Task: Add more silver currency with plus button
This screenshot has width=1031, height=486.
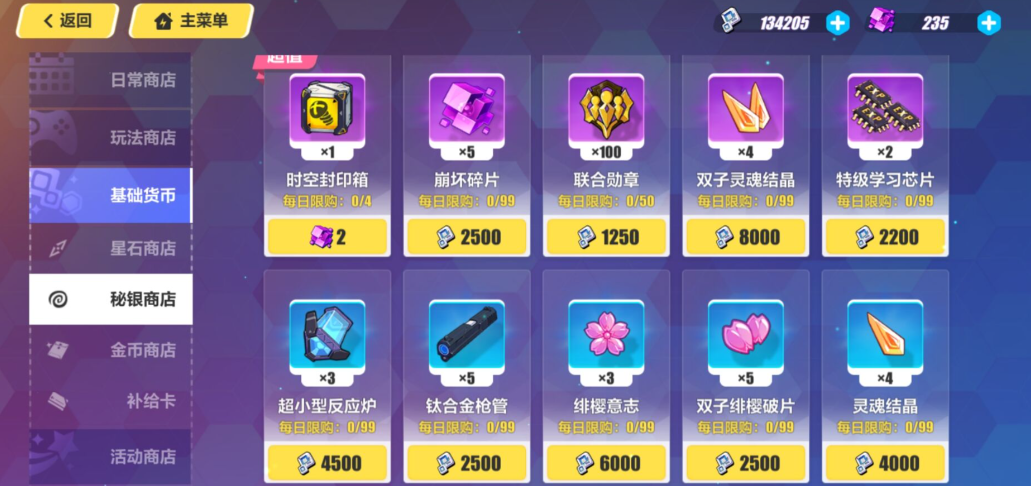Action: pyautogui.click(x=837, y=23)
